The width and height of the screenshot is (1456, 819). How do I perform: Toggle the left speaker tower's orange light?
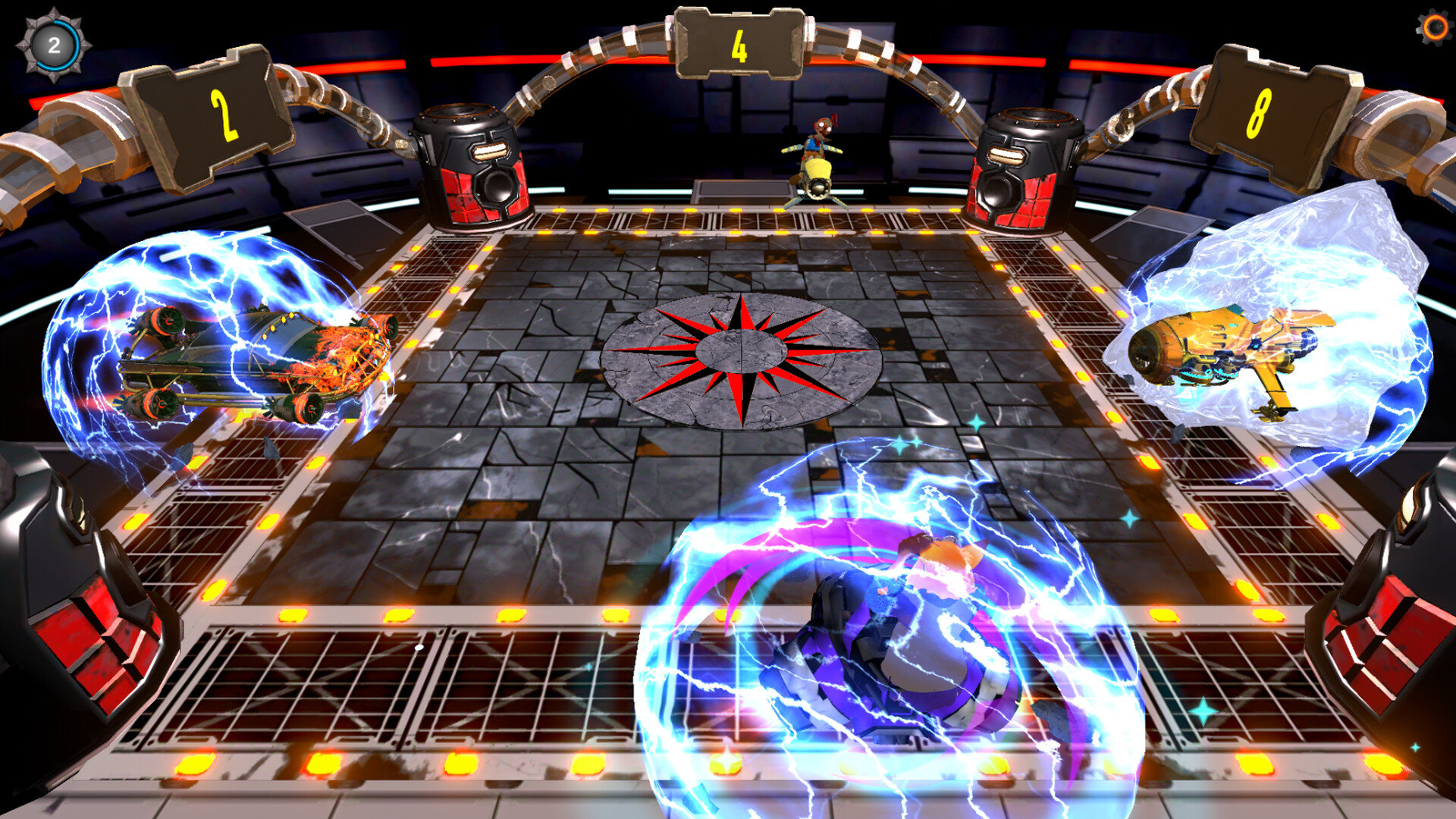point(489,152)
